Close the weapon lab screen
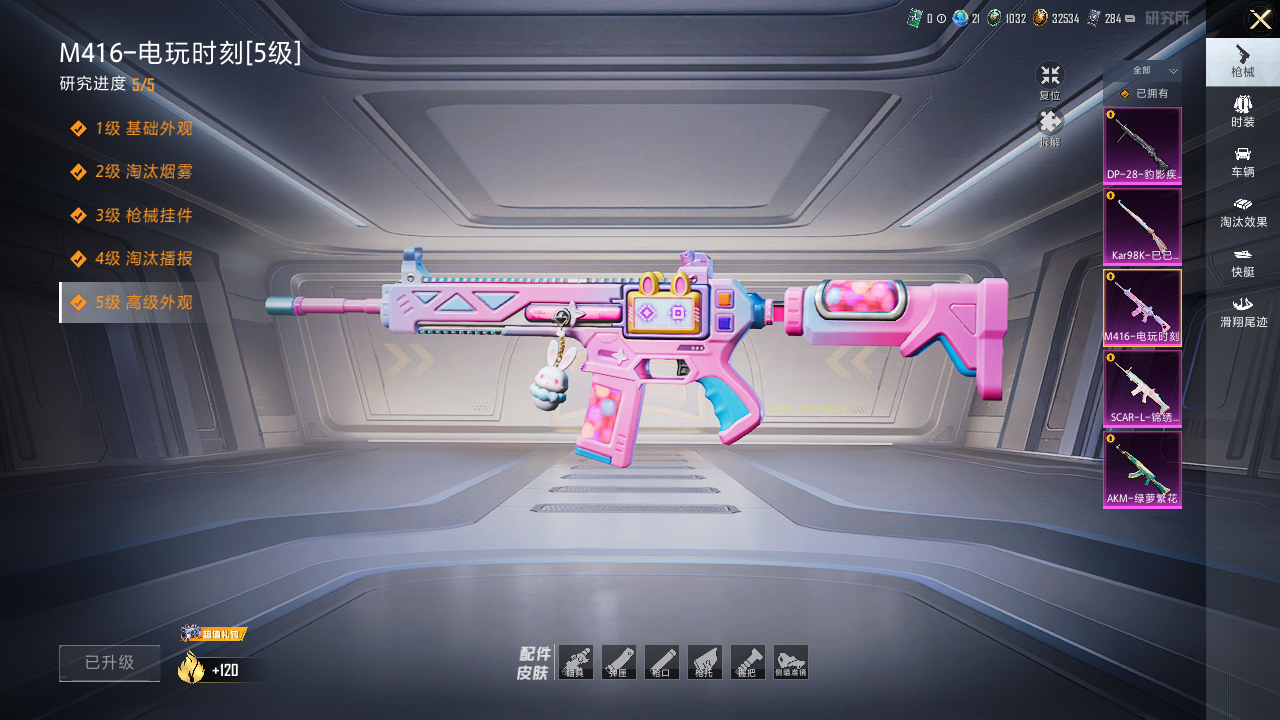 click(1260, 19)
